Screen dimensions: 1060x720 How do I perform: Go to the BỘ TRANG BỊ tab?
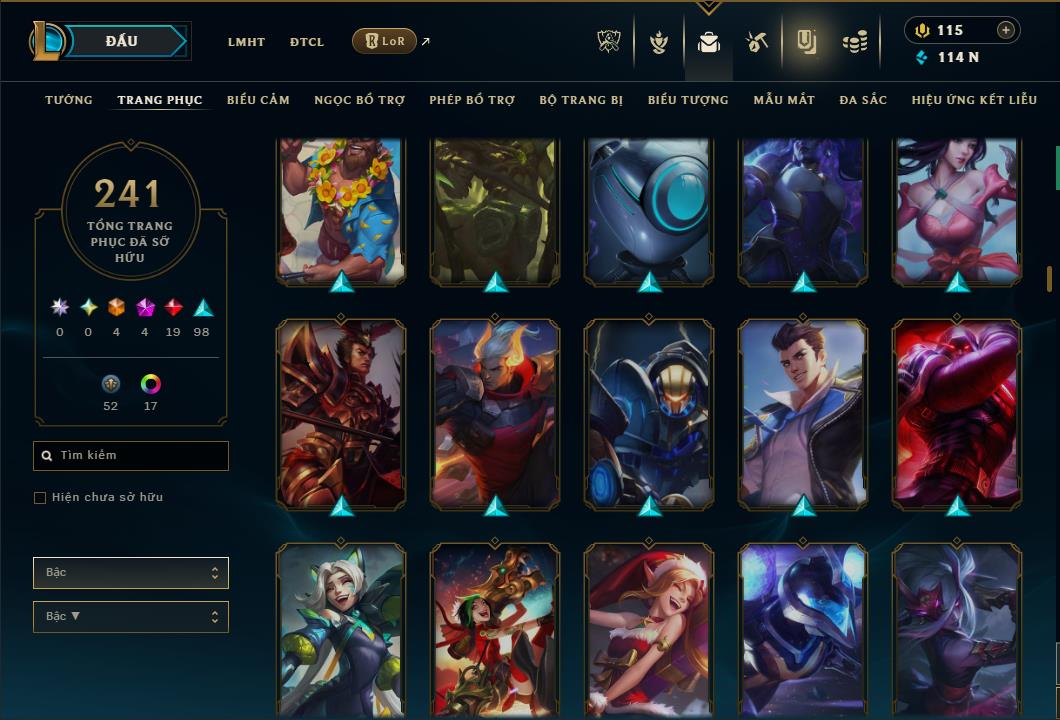pyautogui.click(x=581, y=100)
